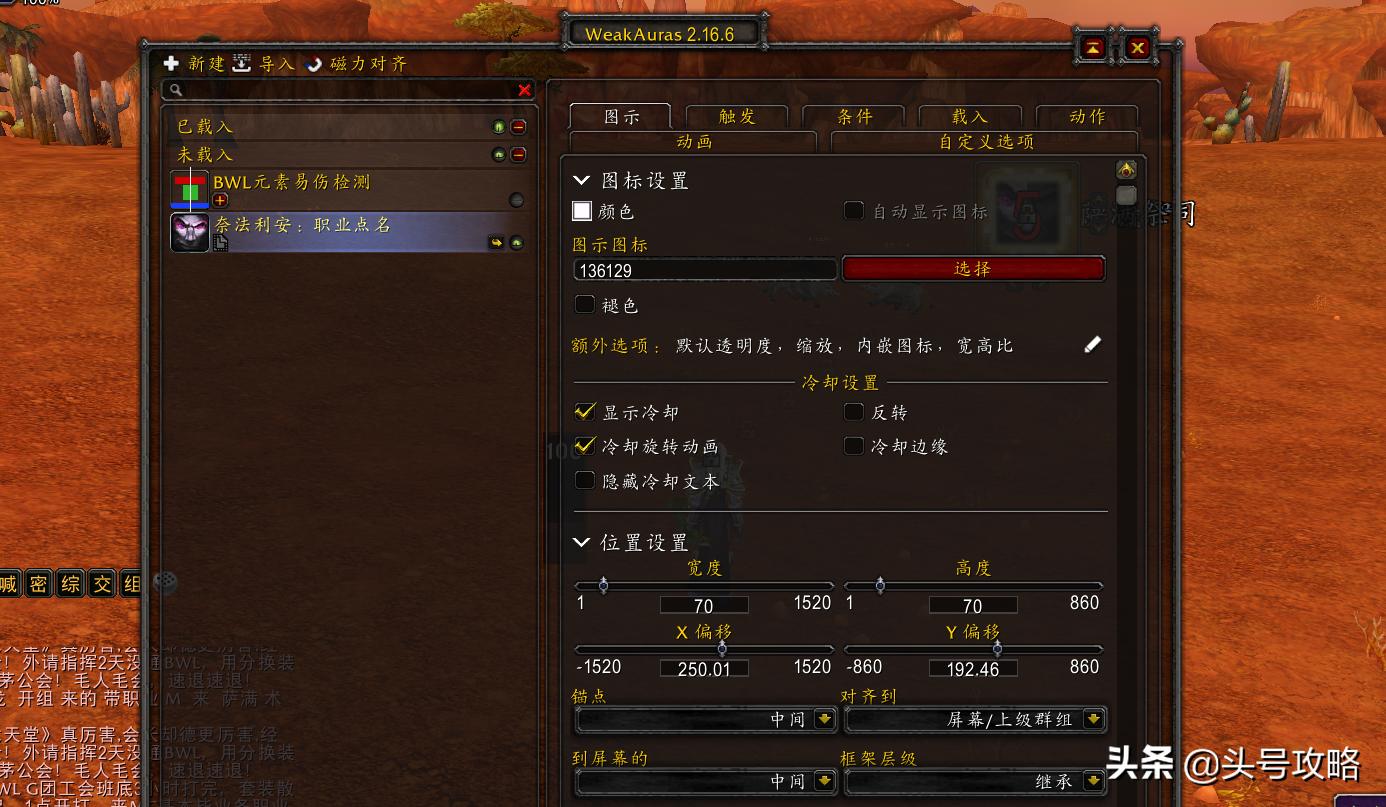Enable the 反转 checkbox
Image resolution: width=1386 pixels, height=807 pixels.
(x=854, y=411)
